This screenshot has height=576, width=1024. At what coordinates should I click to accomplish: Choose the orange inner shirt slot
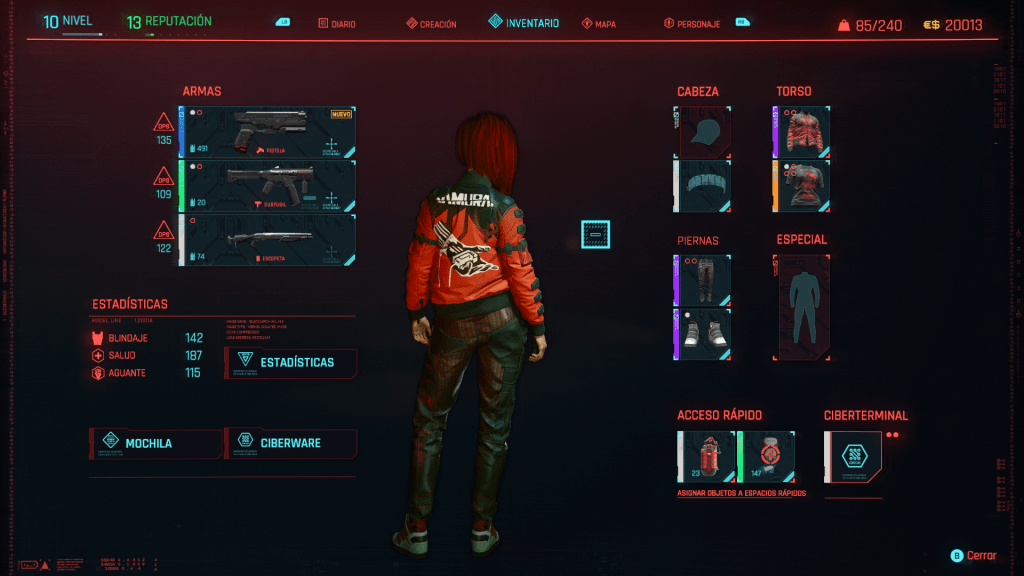coord(803,187)
